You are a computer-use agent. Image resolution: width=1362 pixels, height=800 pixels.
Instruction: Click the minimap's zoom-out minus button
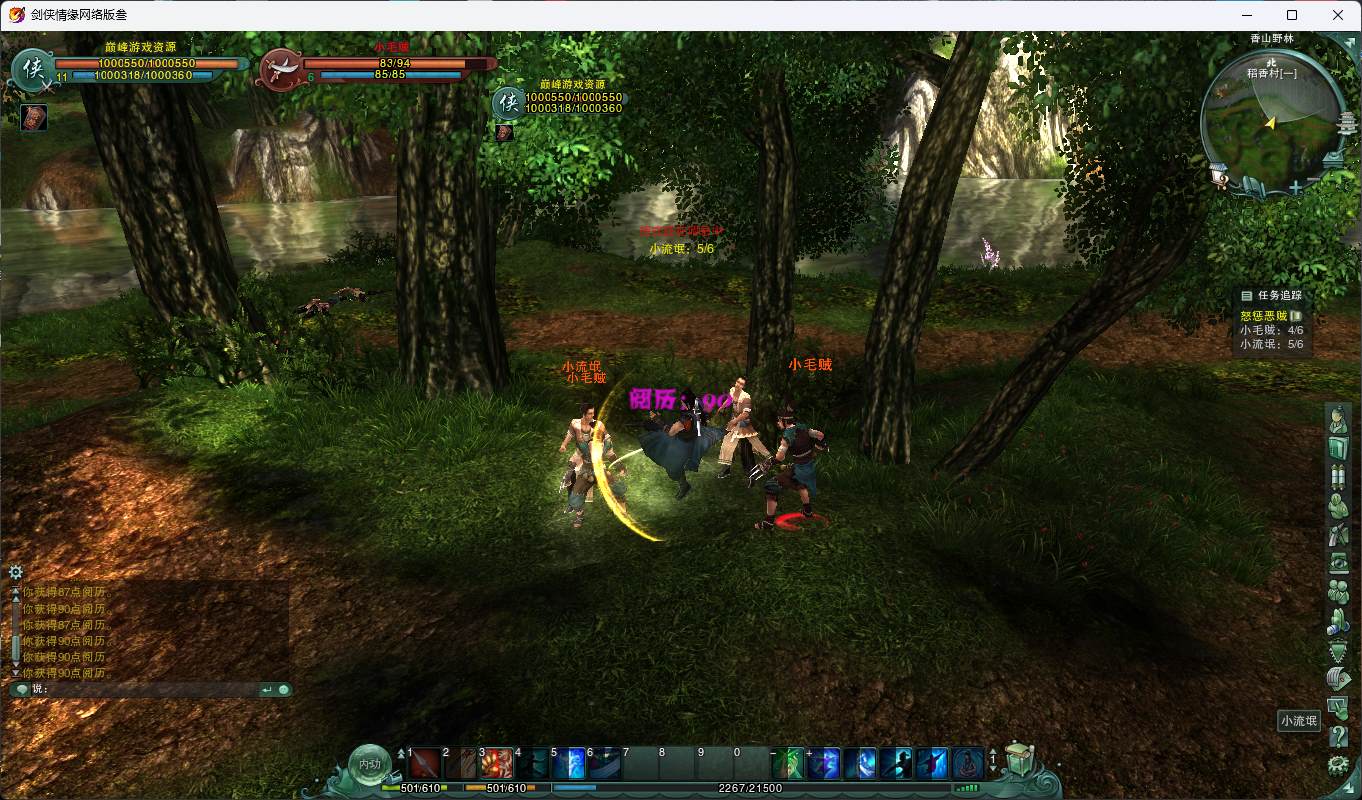click(x=1313, y=181)
